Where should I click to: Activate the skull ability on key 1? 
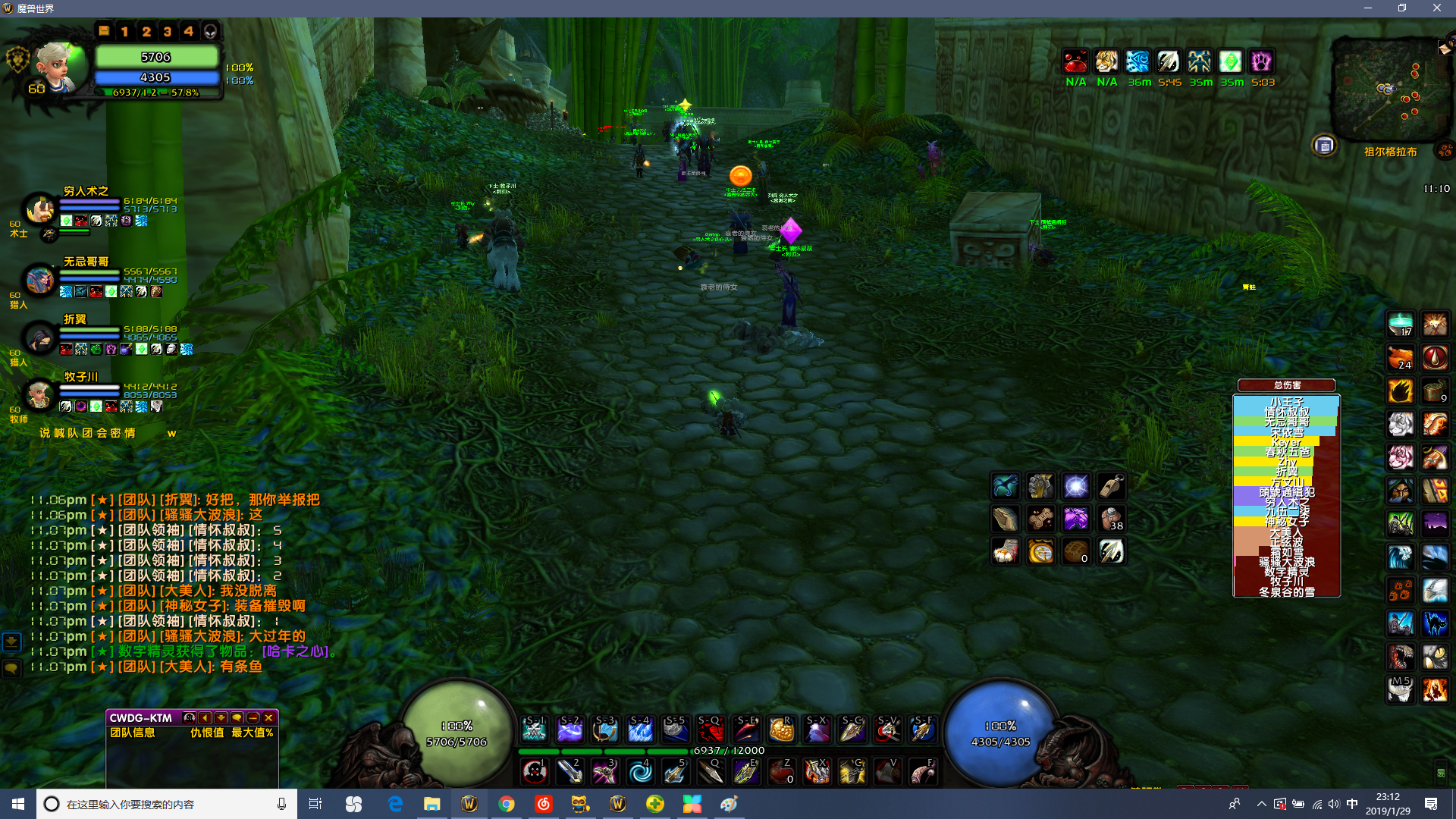pyautogui.click(x=535, y=772)
